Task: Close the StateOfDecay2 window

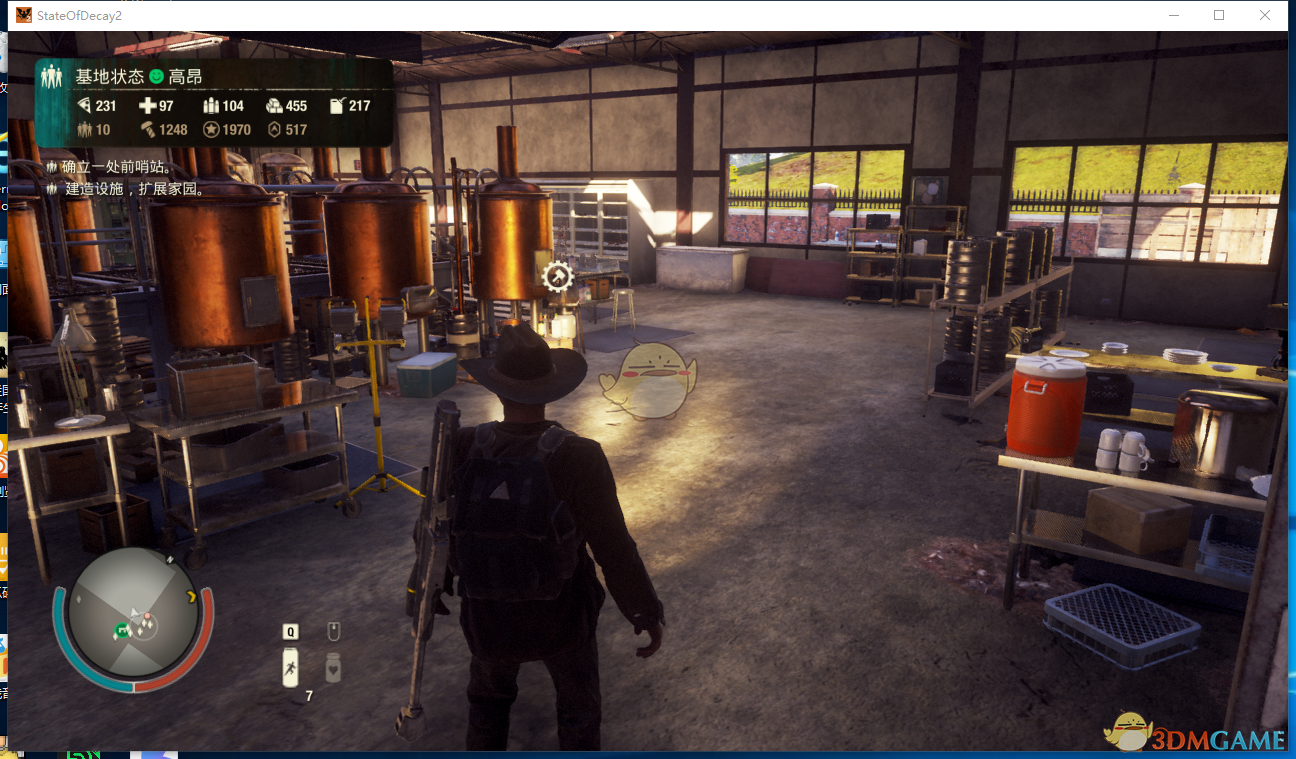Action: click(x=1265, y=15)
